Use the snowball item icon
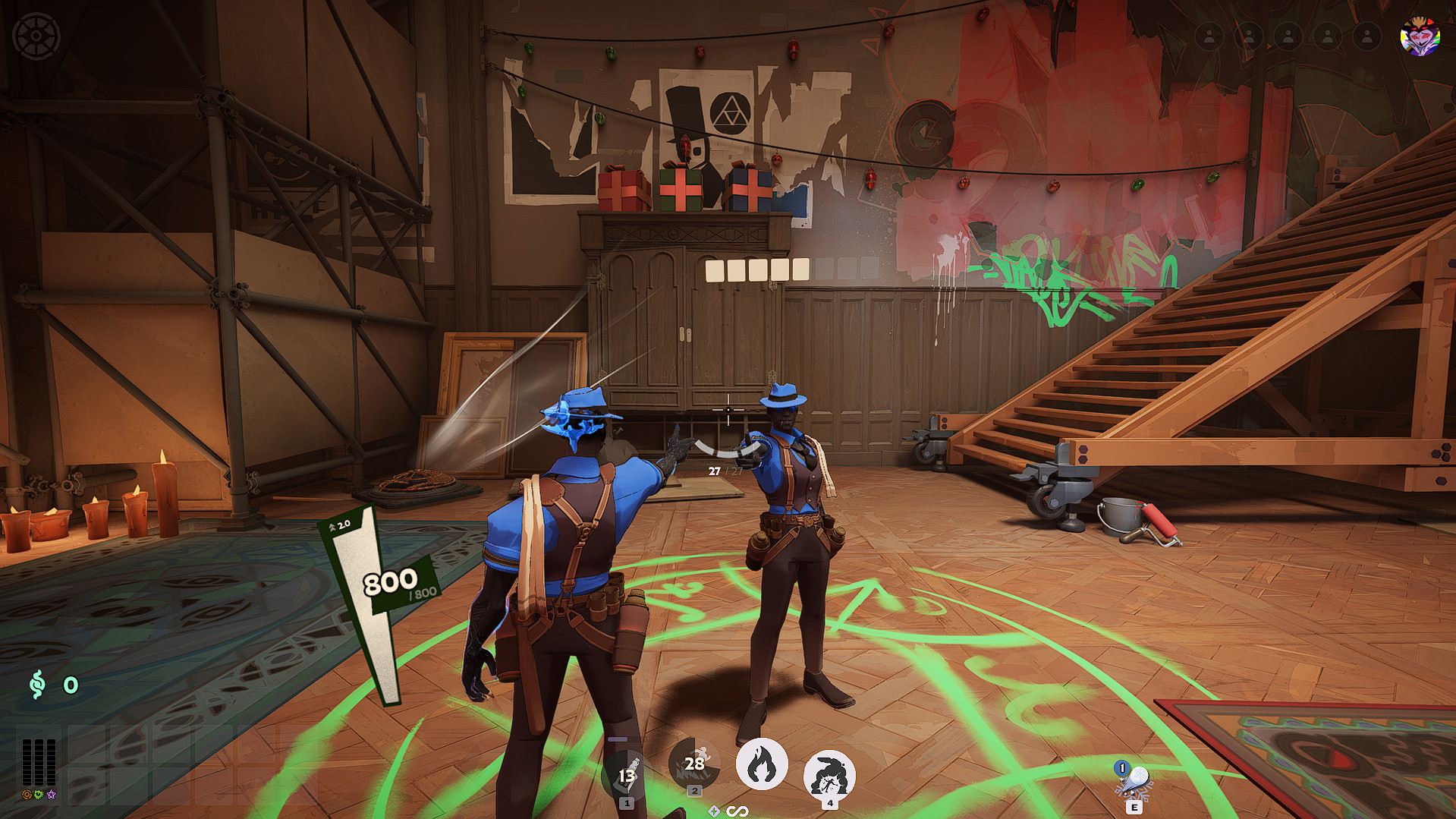Image resolution: width=1456 pixels, height=819 pixels. tap(1134, 780)
